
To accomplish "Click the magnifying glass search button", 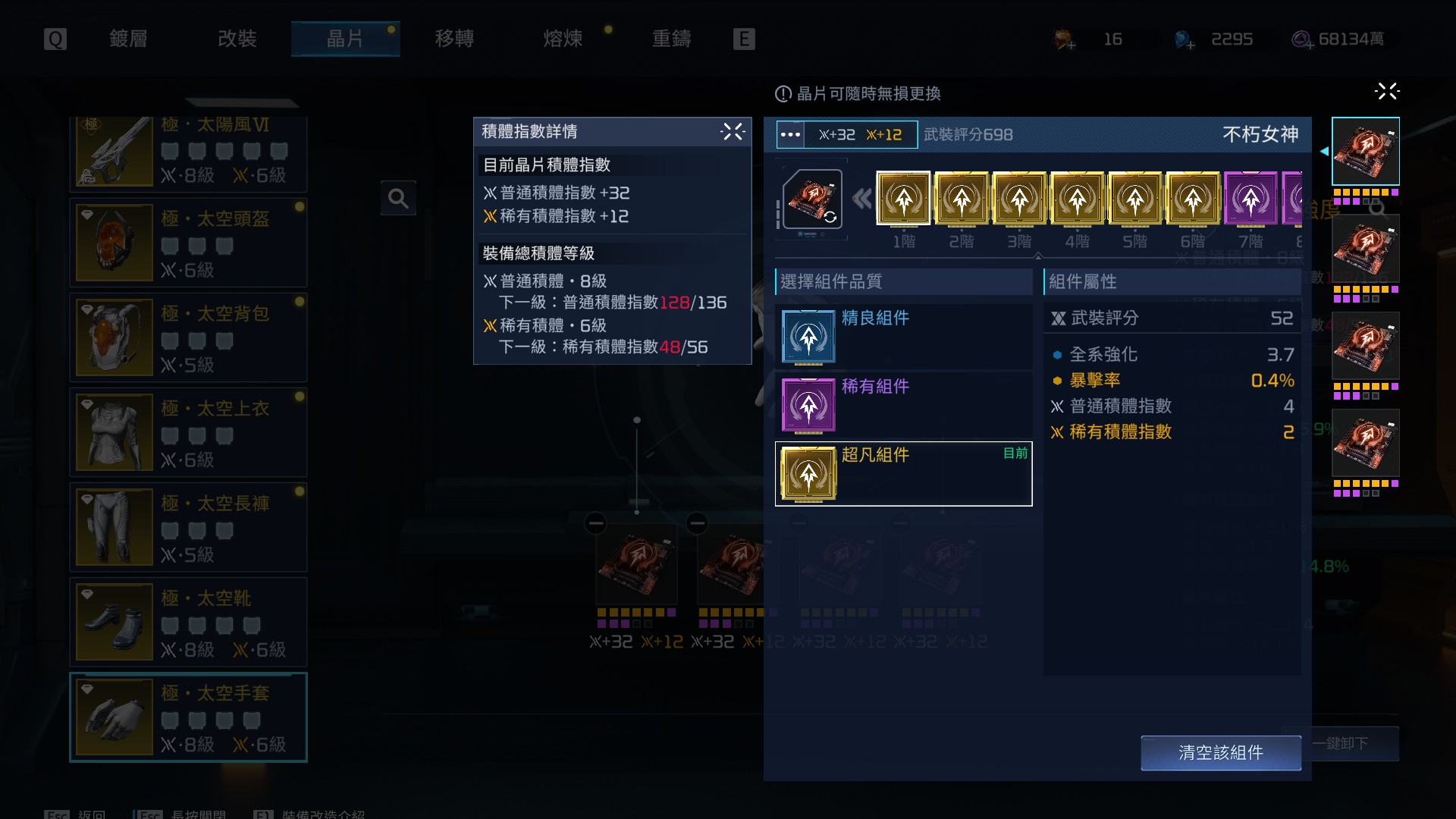I will 398,199.
